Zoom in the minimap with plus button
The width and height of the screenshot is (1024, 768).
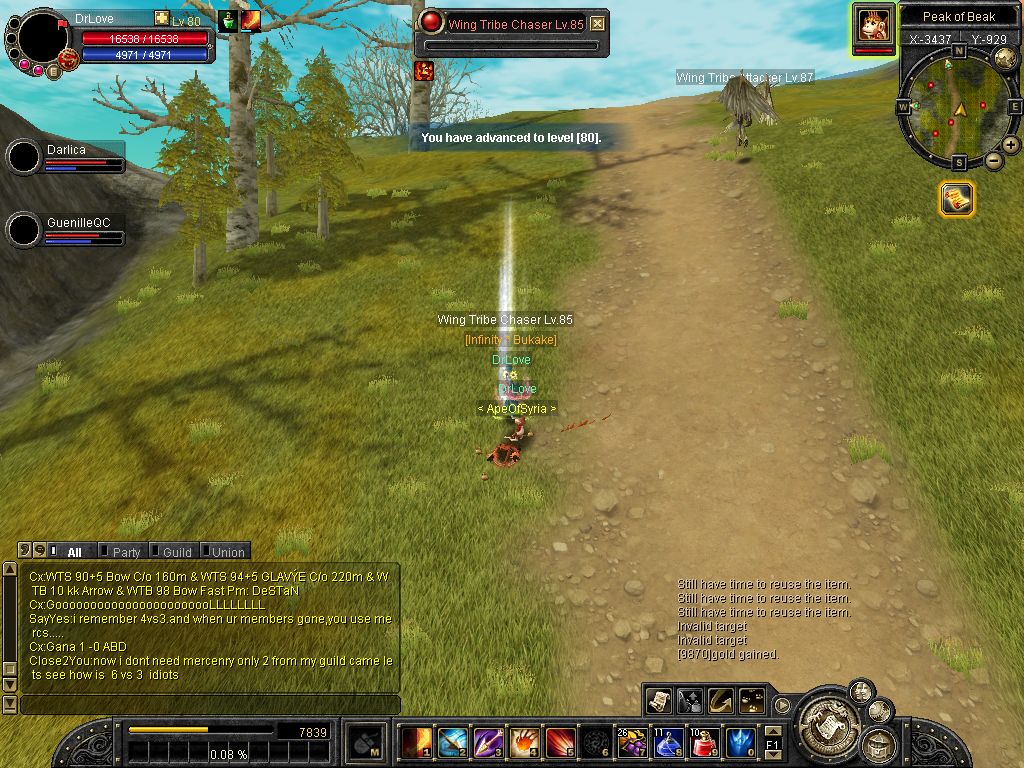[1011, 145]
